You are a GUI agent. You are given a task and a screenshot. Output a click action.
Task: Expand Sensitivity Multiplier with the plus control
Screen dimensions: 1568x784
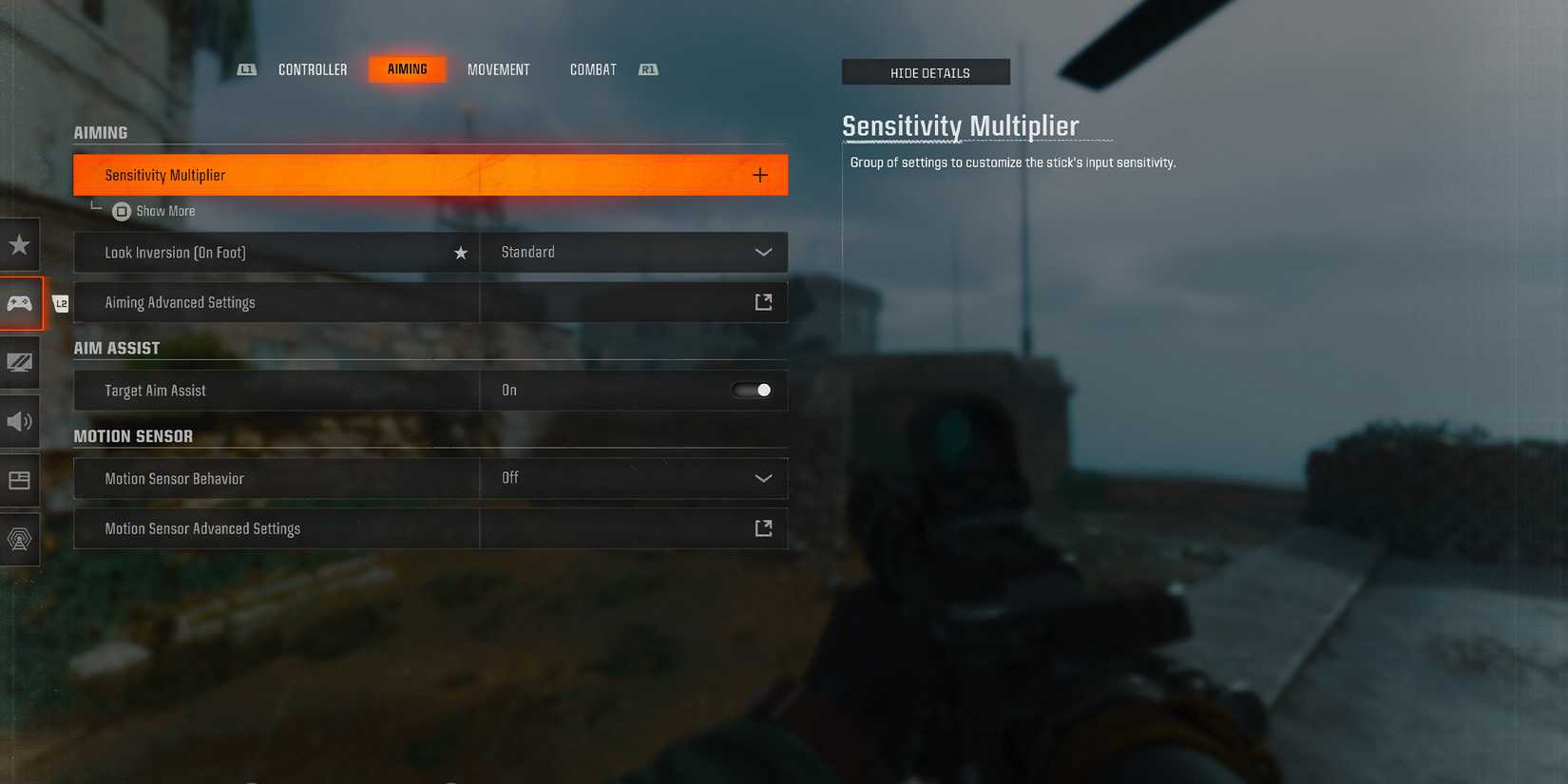click(x=759, y=174)
